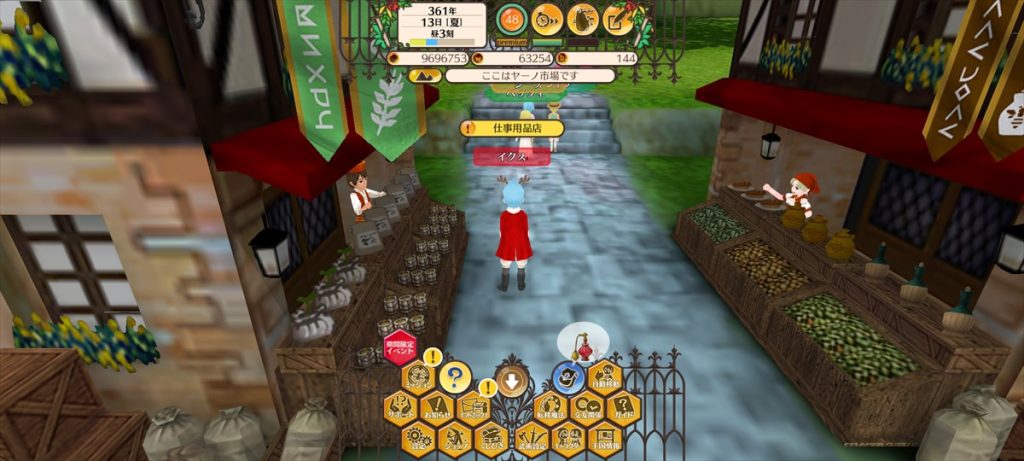Tap the blue speech bubble action button
Viewport: 1024px width, 461px height.
(568, 377)
